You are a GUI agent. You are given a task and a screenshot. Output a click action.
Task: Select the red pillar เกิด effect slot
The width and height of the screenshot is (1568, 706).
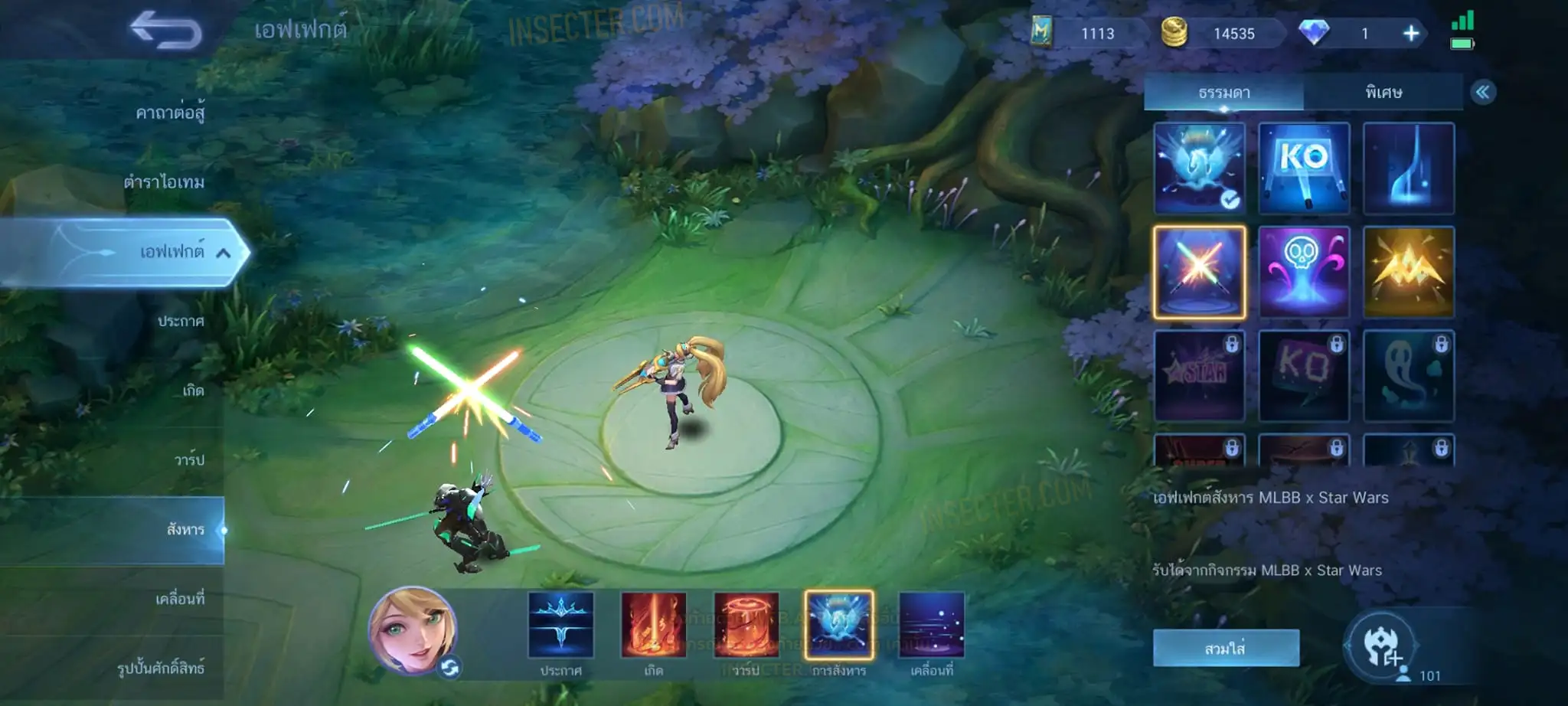pyautogui.click(x=653, y=625)
